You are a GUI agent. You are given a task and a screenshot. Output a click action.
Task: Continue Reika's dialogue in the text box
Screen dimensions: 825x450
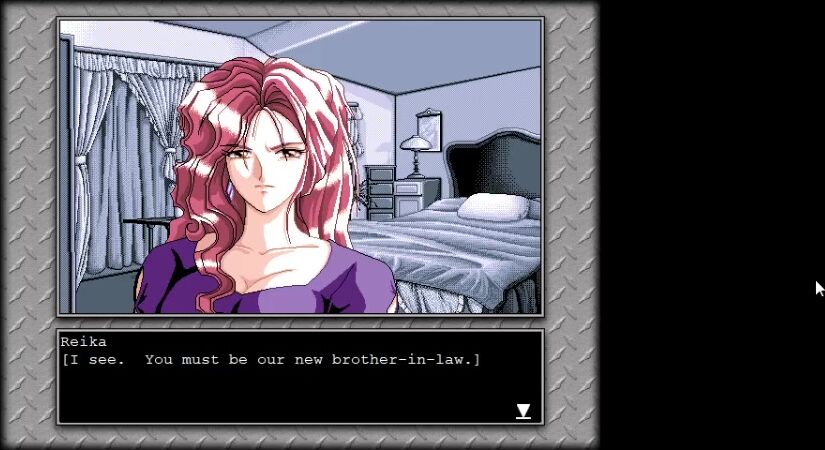tap(299, 377)
